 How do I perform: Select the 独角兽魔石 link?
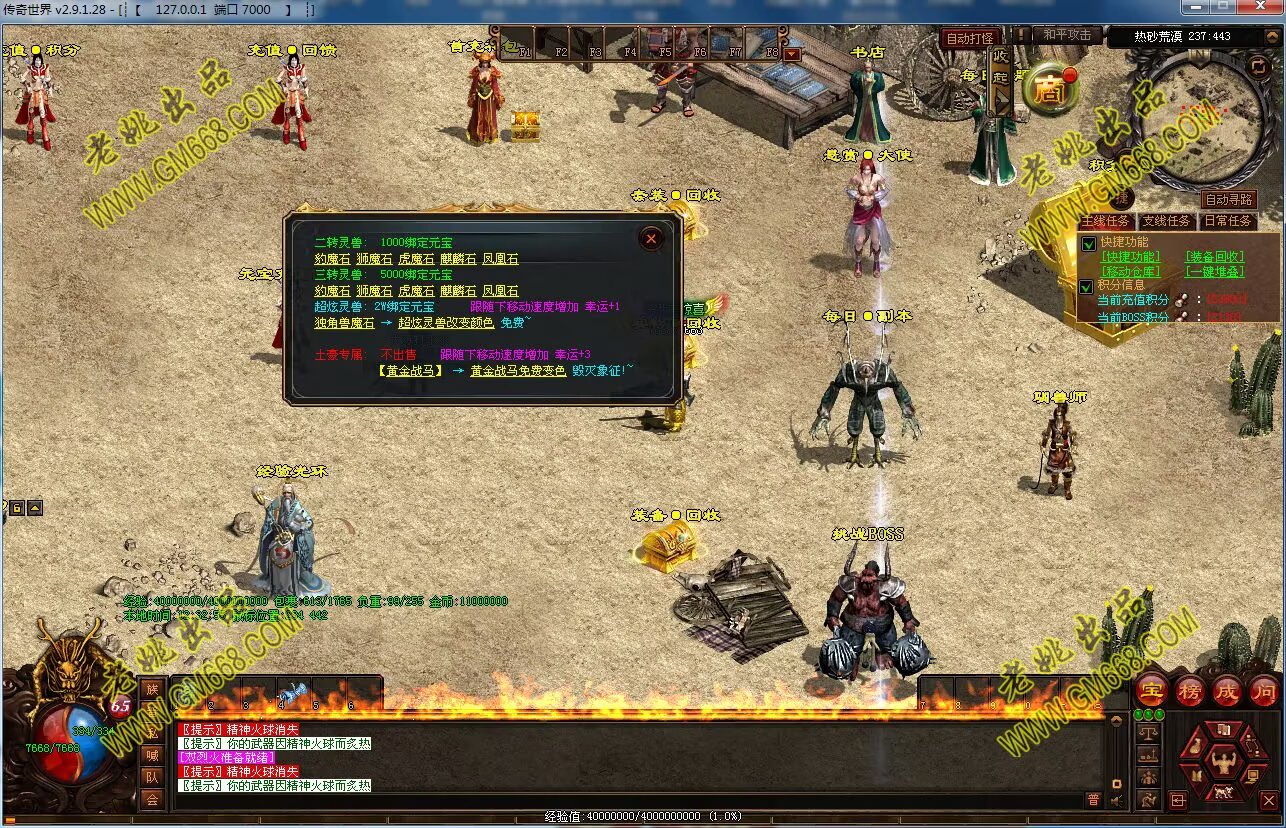344,323
